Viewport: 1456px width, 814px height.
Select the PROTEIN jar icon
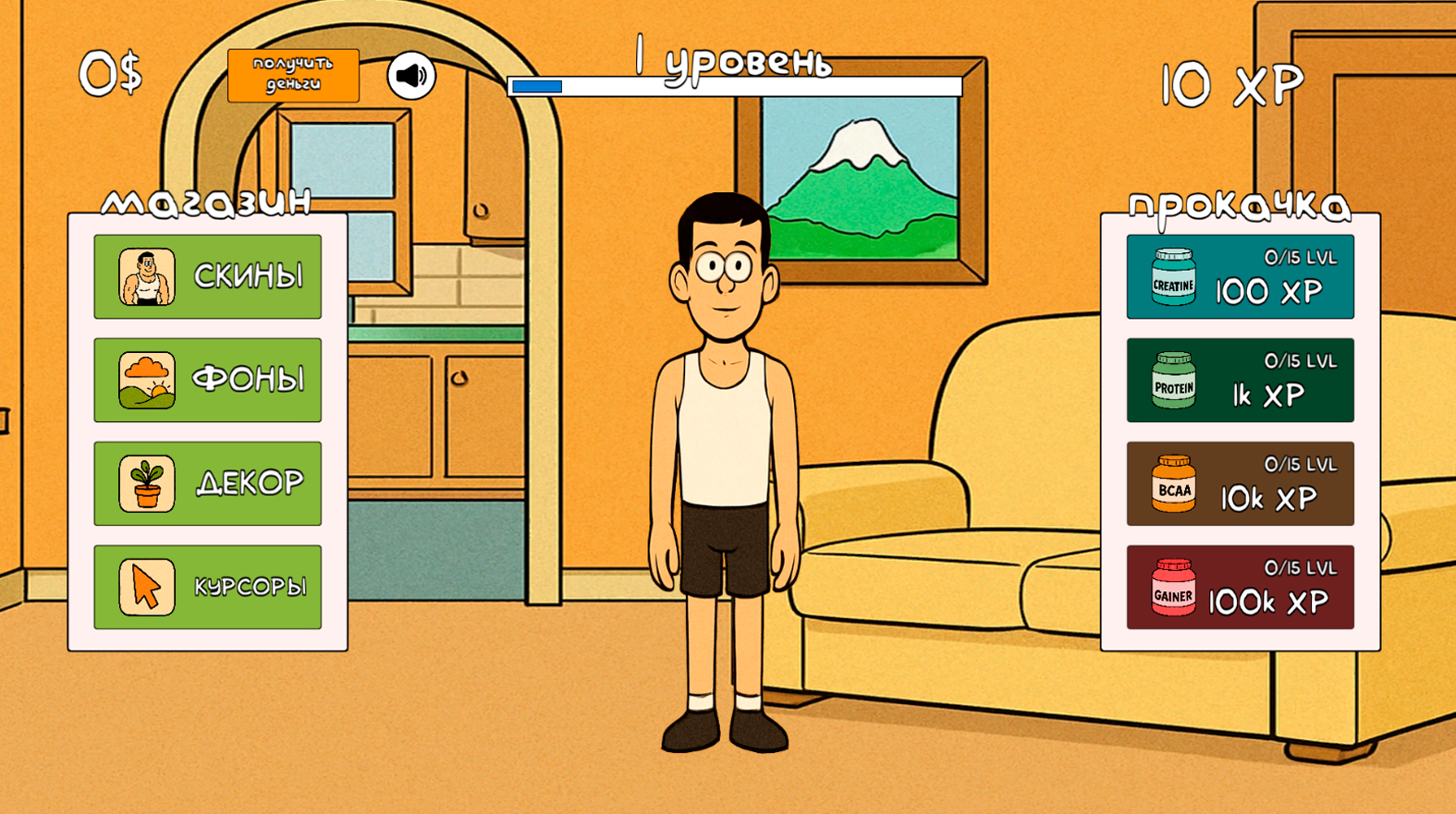click(1172, 379)
